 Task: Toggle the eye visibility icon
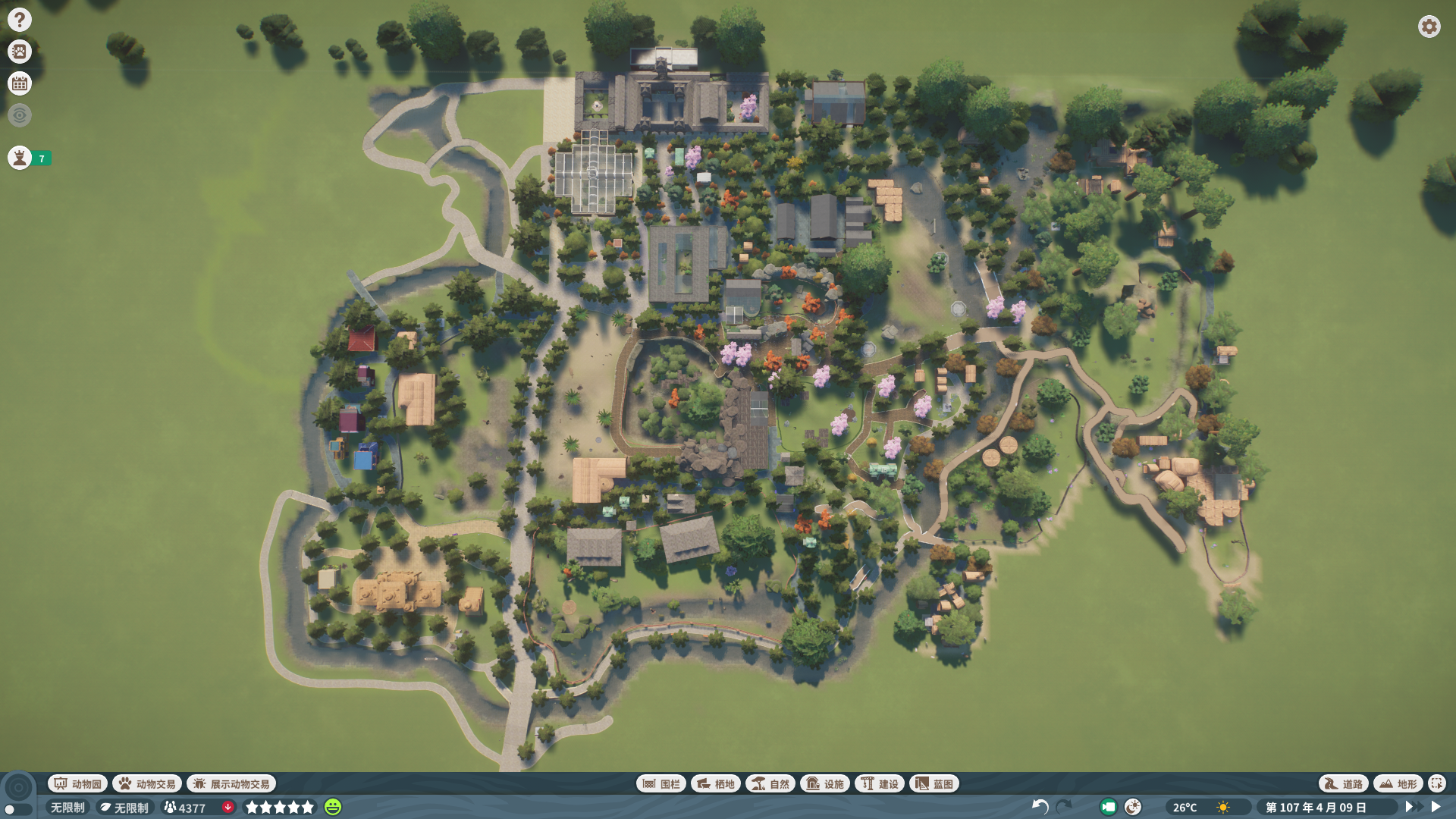coord(20,115)
